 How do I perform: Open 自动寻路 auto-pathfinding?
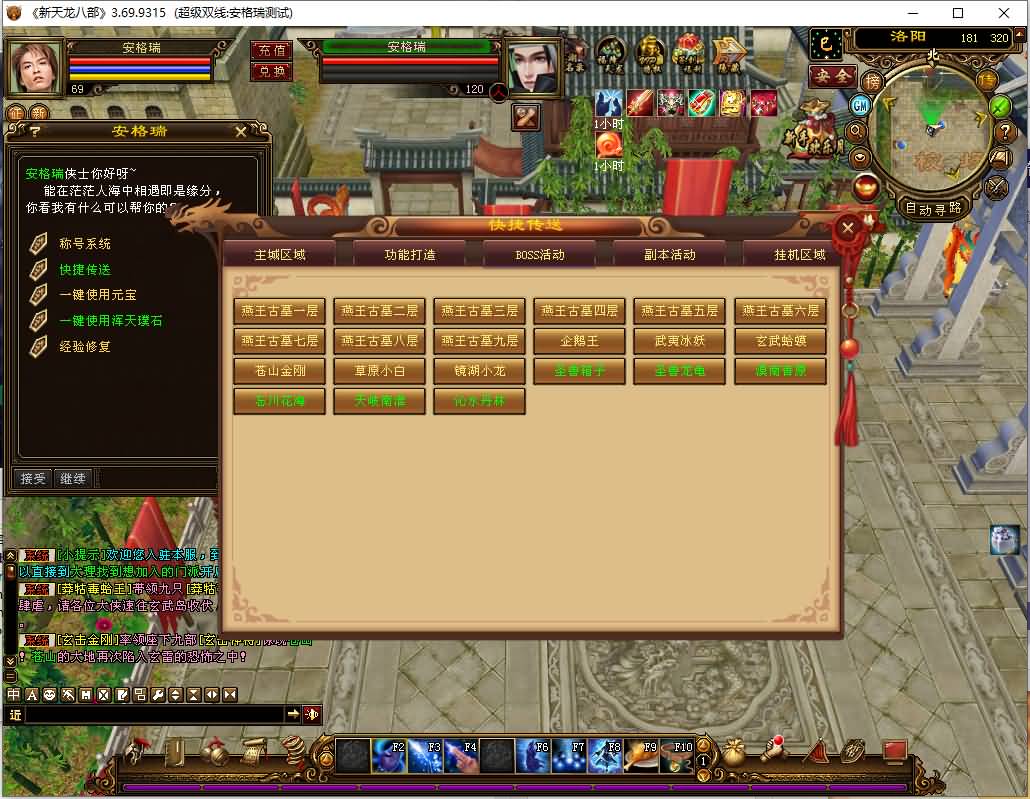pyautogui.click(x=932, y=208)
